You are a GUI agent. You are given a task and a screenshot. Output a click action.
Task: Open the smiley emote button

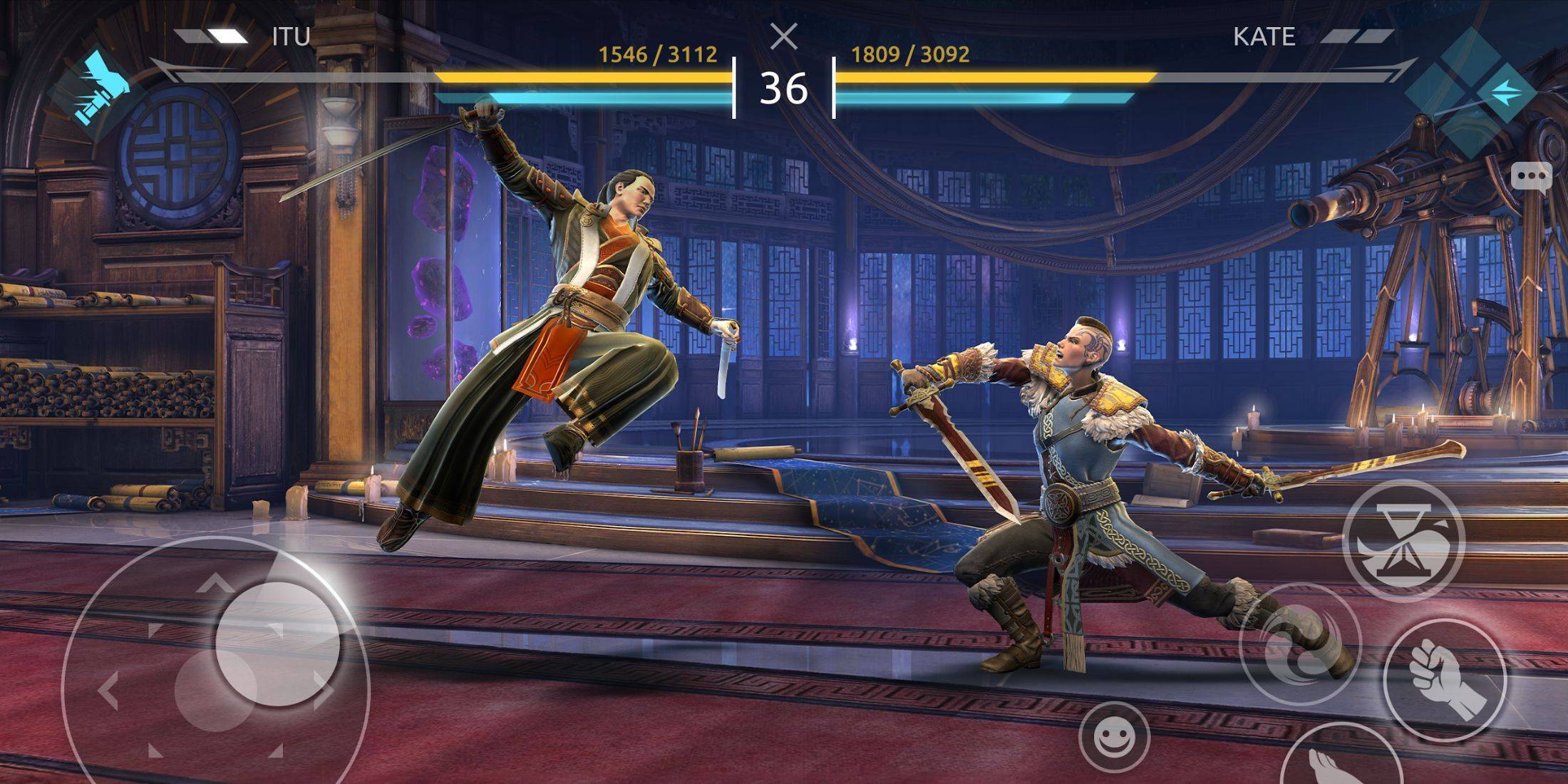click(1114, 737)
